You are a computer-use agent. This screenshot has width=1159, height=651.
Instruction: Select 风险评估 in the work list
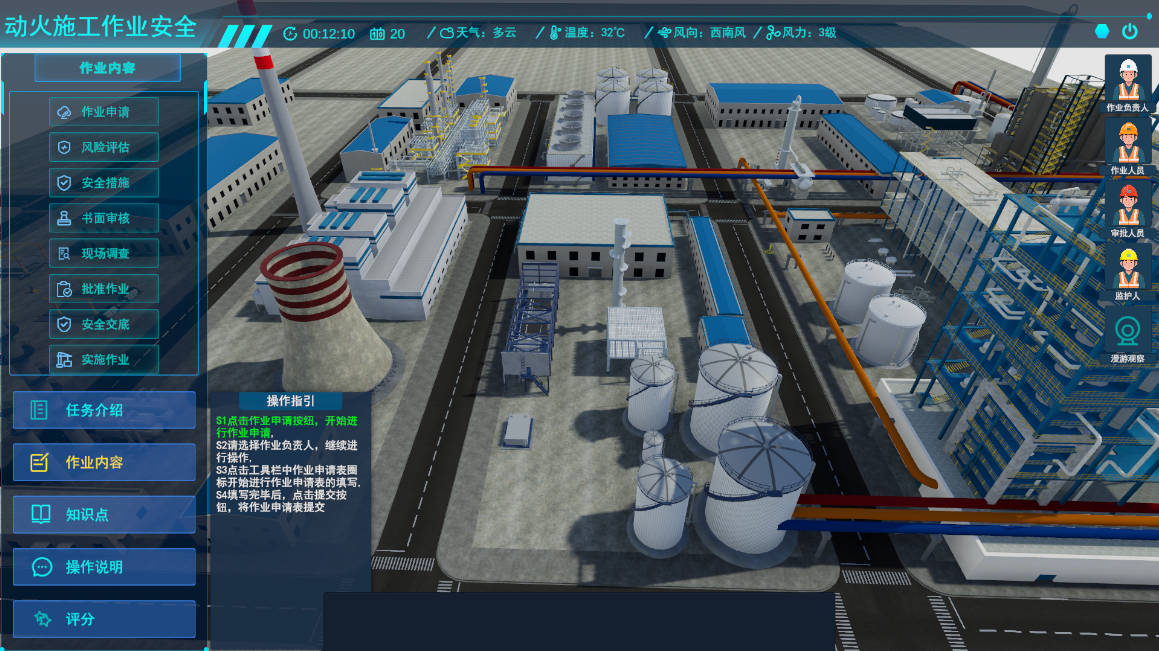tap(104, 147)
